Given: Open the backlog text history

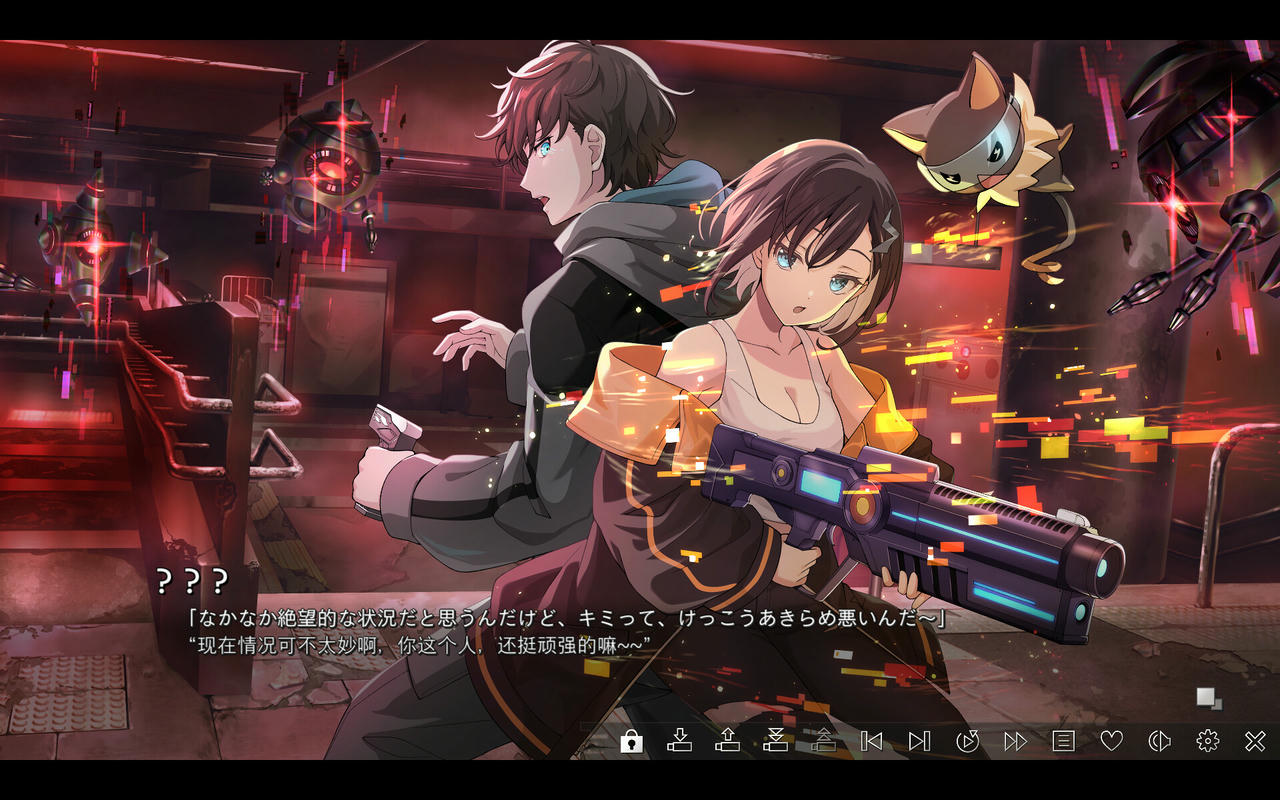Looking at the screenshot, I should click(1063, 741).
